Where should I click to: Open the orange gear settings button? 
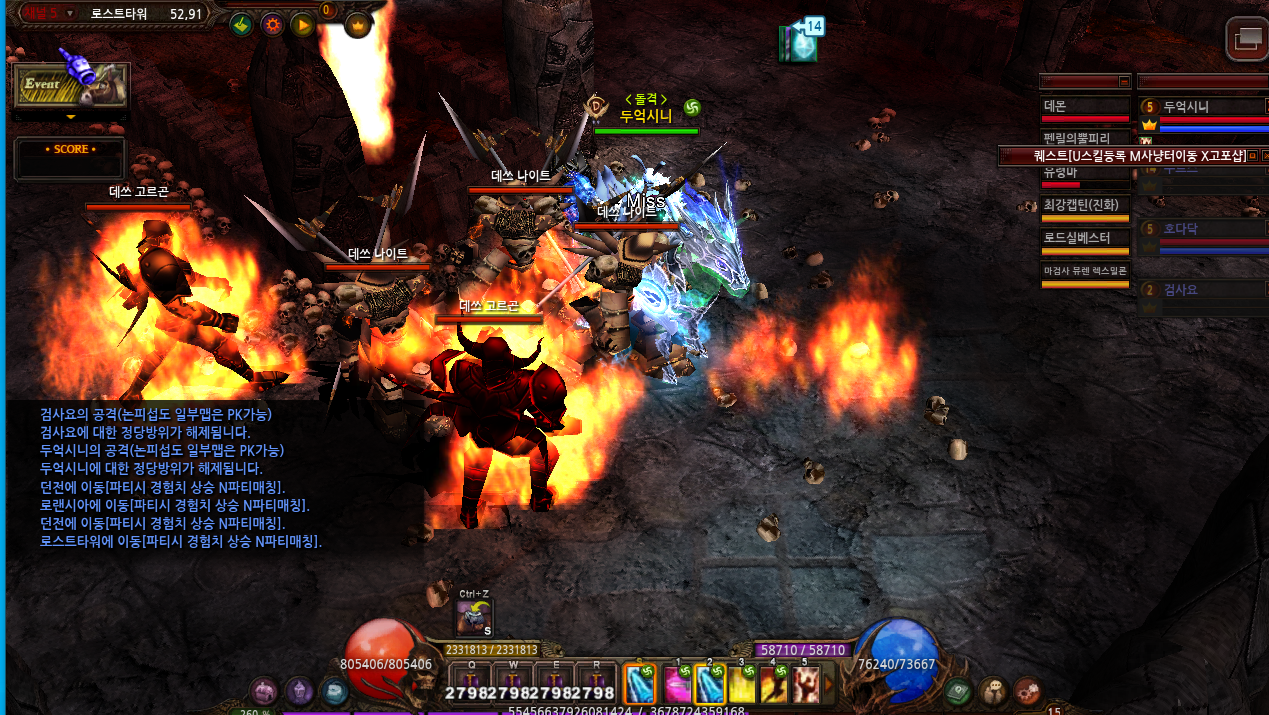[271, 25]
